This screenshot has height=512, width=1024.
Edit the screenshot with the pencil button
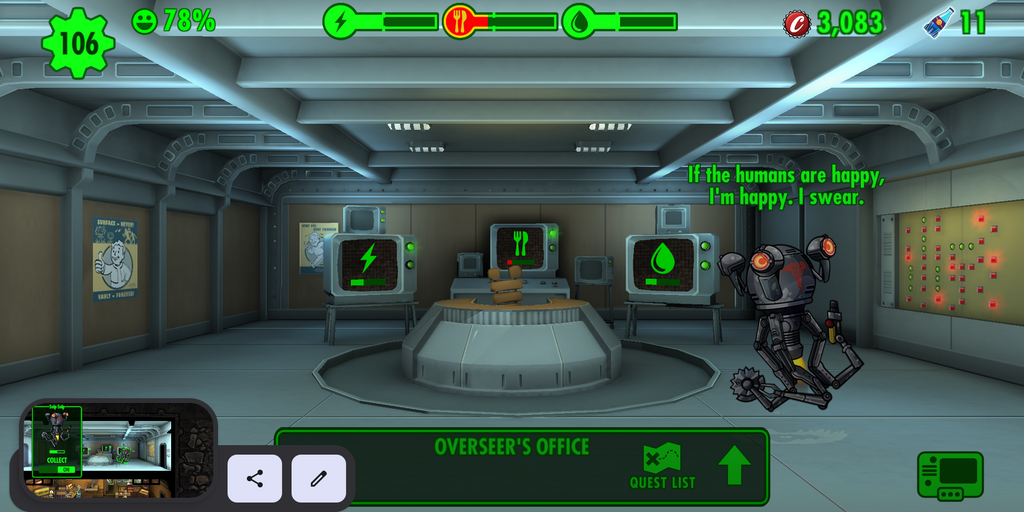(x=319, y=478)
